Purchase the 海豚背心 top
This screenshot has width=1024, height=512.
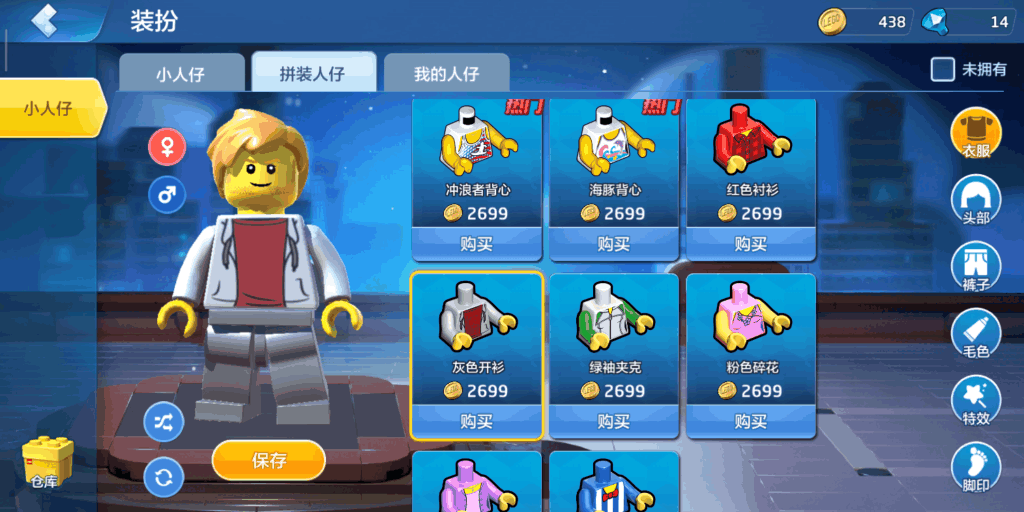tap(614, 243)
